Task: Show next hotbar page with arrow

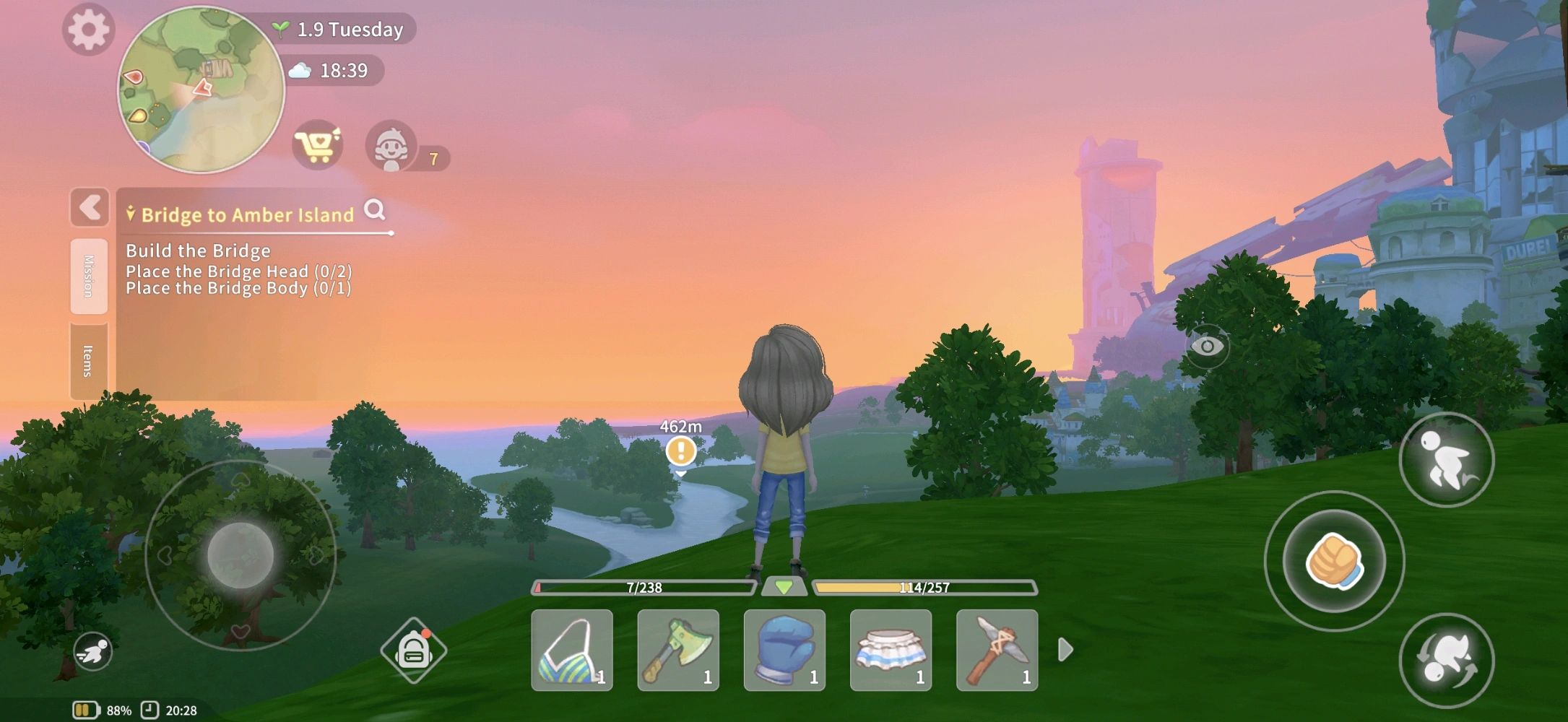Action: (1065, 650)
